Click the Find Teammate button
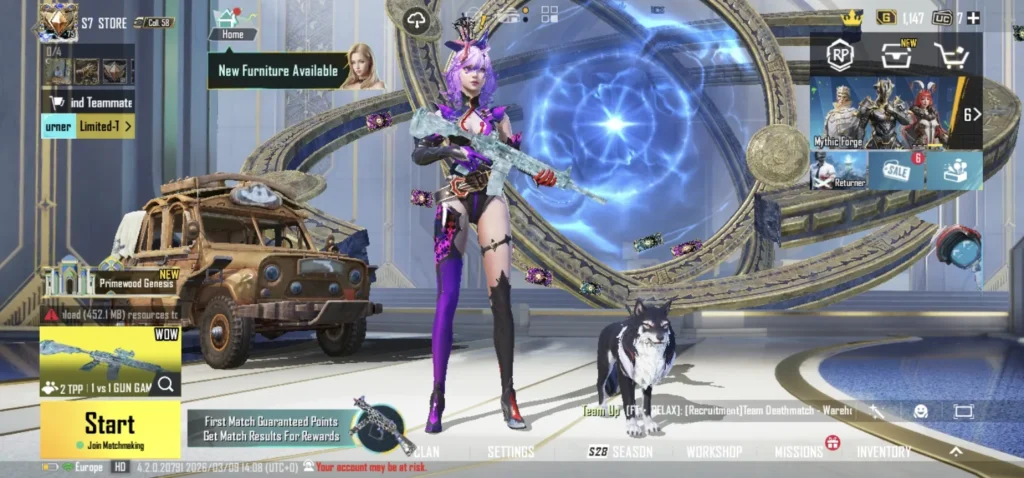This screenshot has width=1024, height=478. (x=88, y=102)
